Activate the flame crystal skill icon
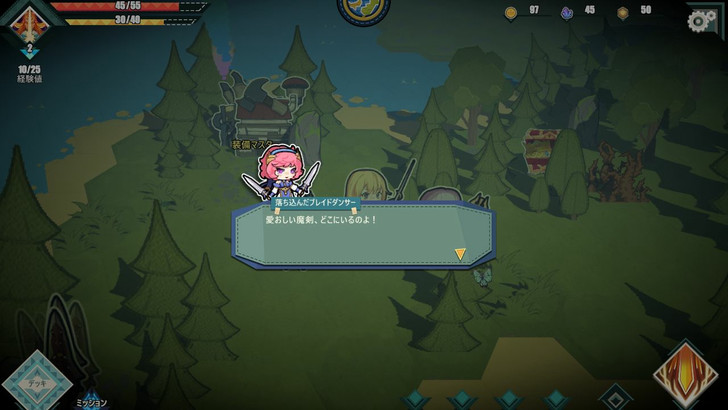Screen dimensions: 728x410 click(x=687, y=375)
